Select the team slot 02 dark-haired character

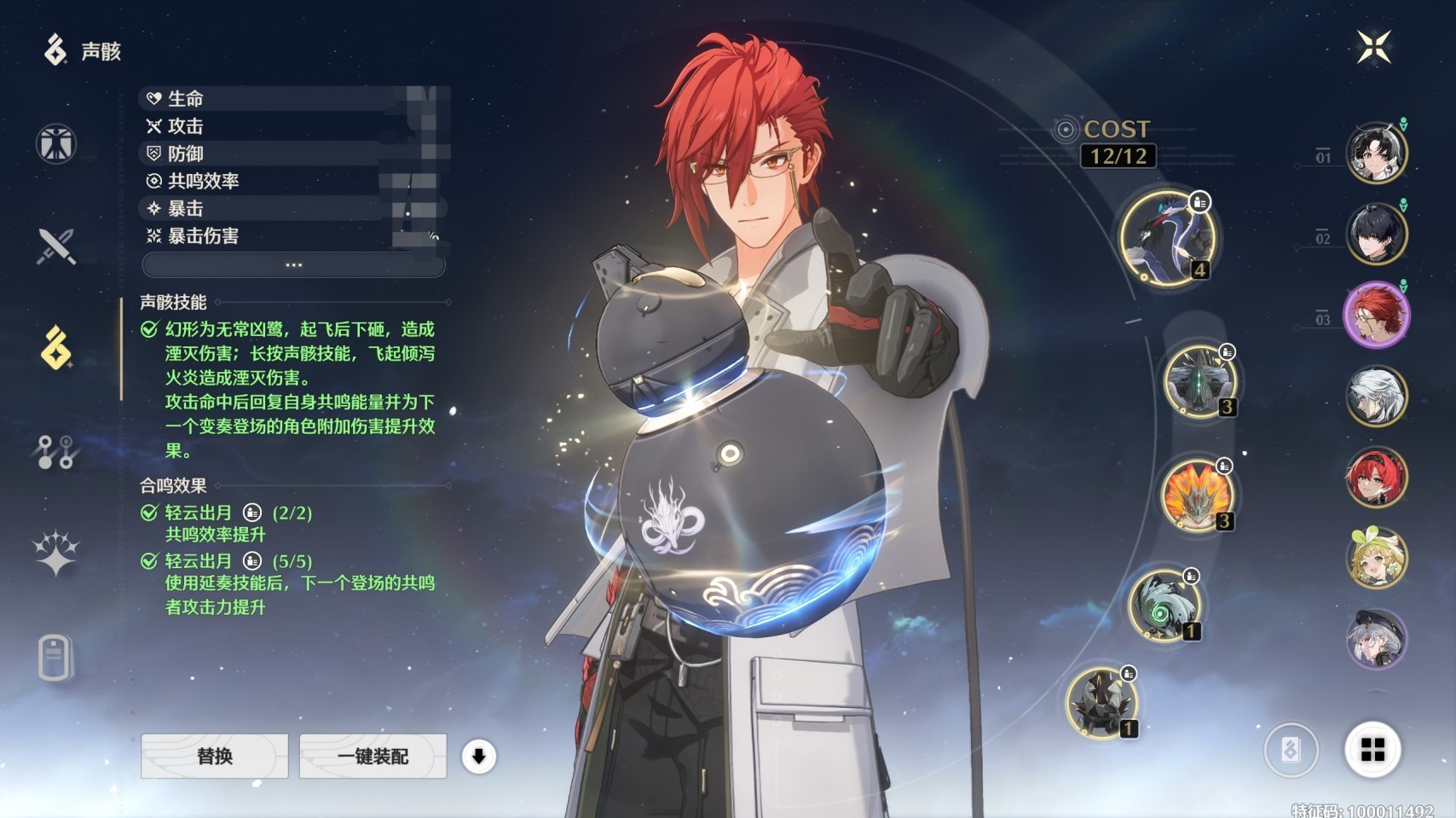[1376, 234]
